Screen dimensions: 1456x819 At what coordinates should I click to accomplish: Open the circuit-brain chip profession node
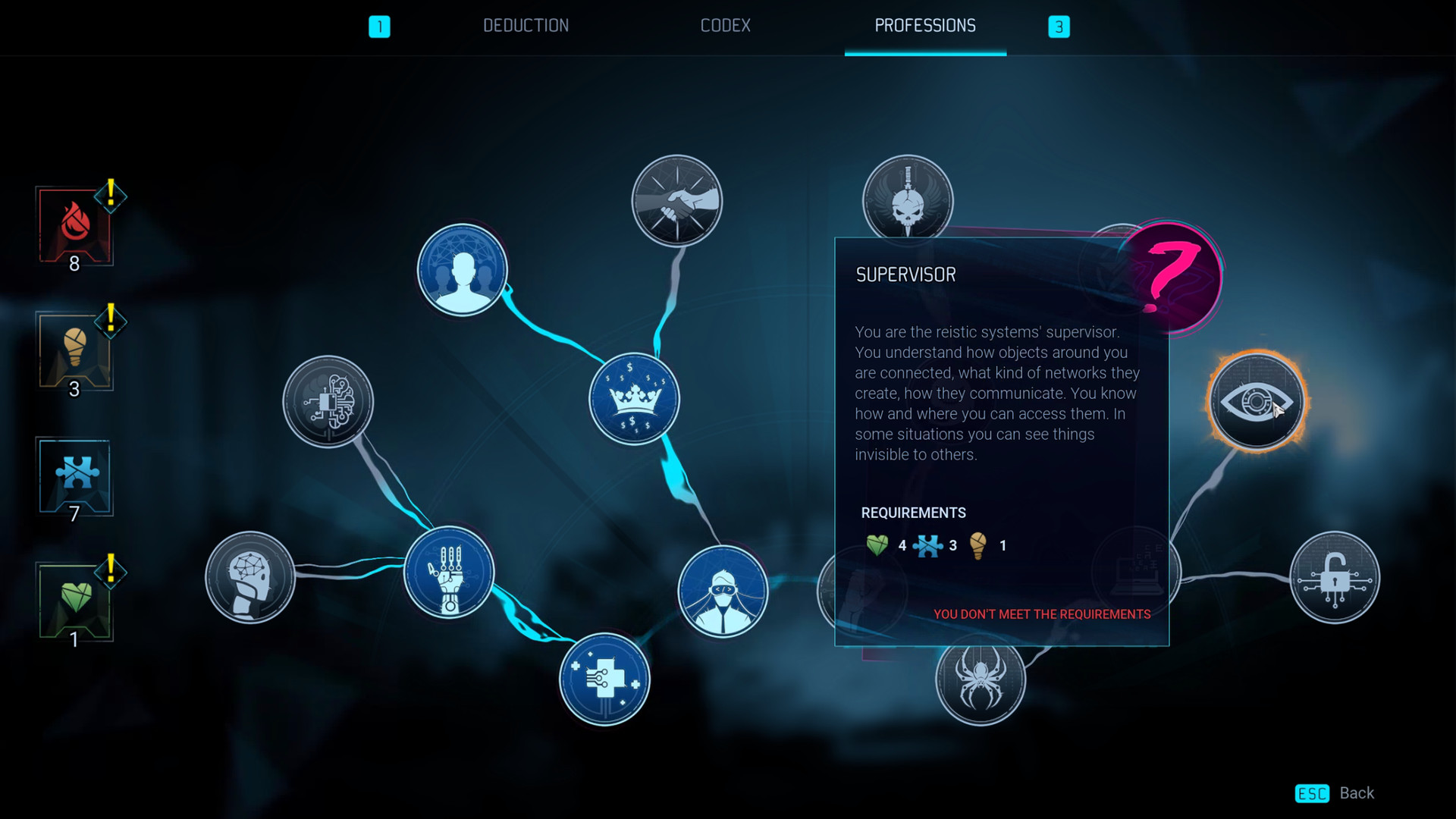[328, 403]
